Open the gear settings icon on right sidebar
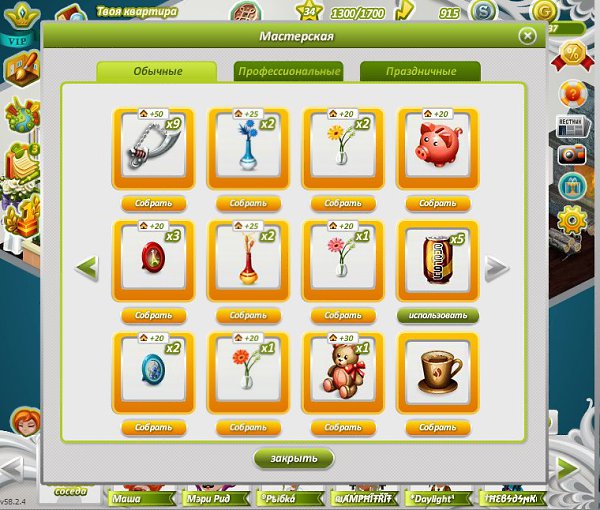600x510 pixels. 573,217
